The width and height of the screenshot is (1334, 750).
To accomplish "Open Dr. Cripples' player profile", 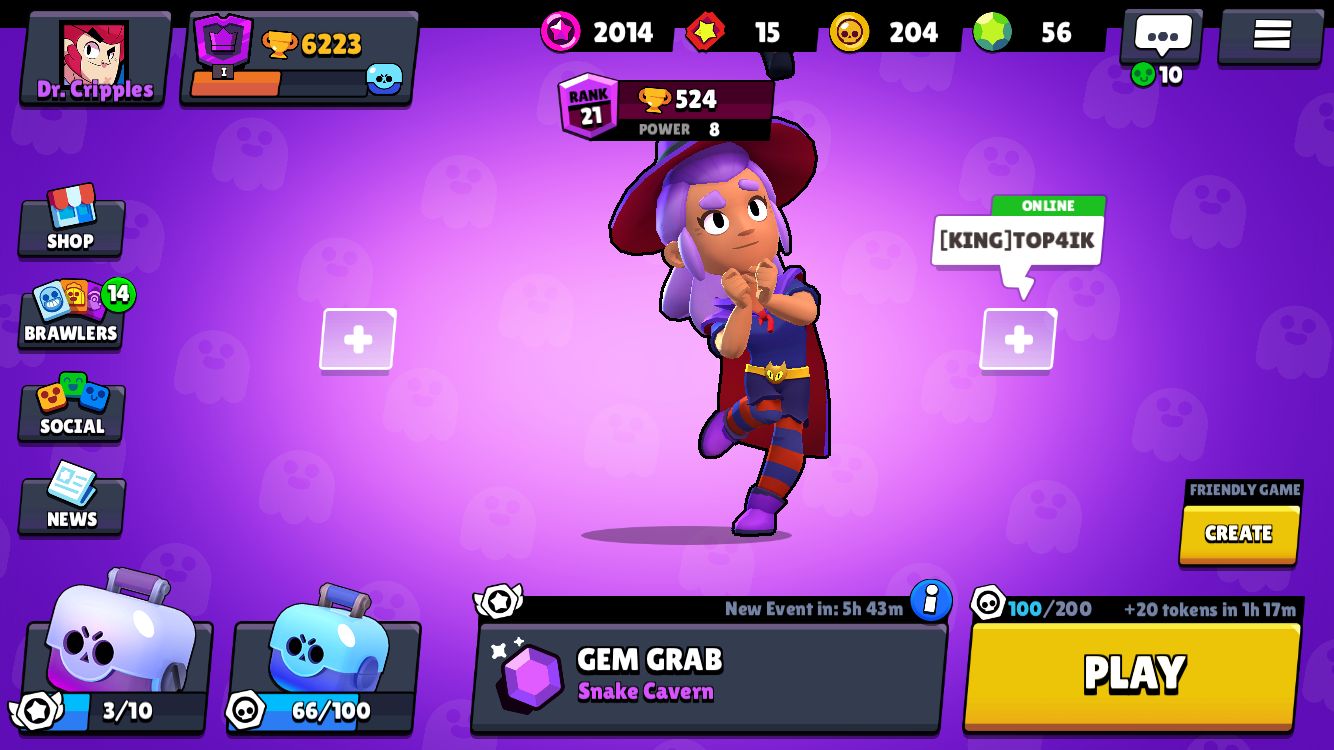I will click(x=92, y=55).
